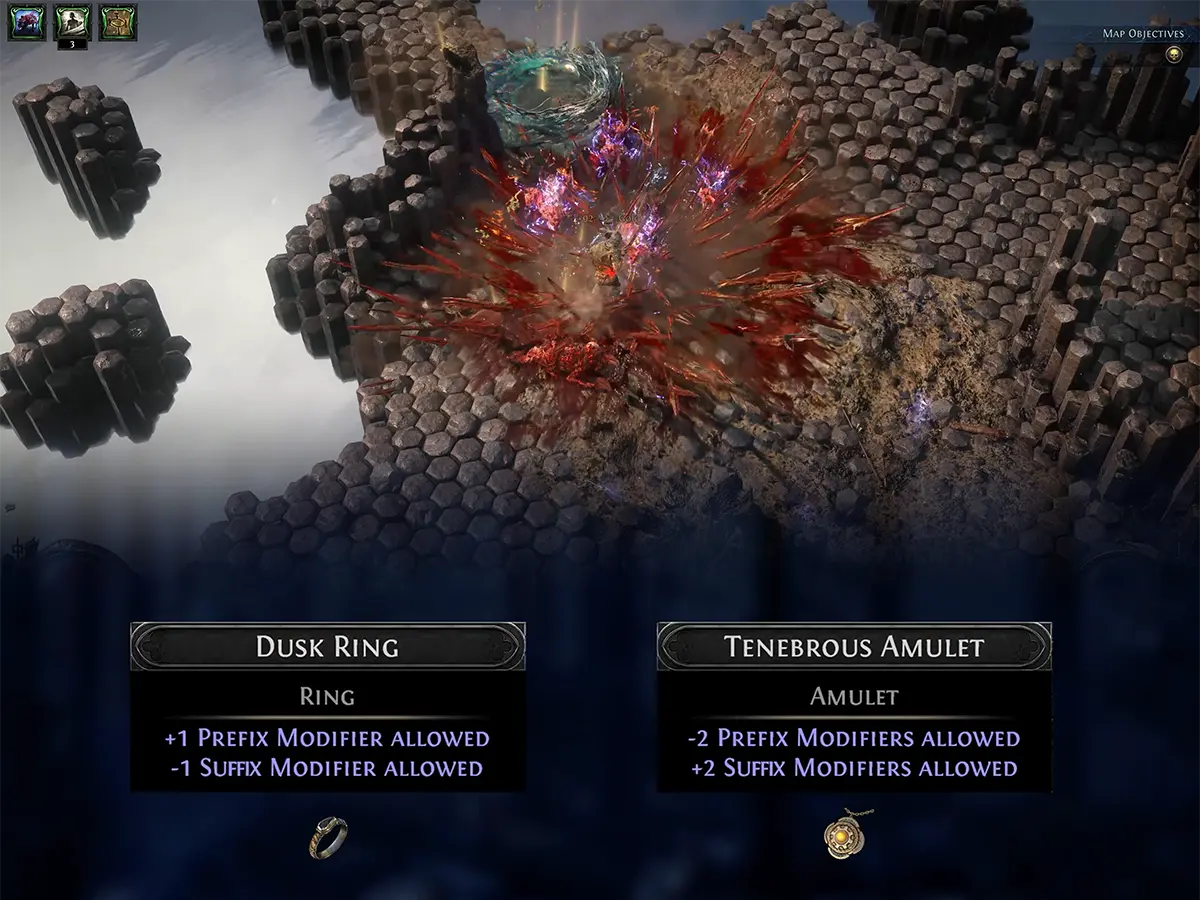Select the Tenebrous Amulet item icon
Screen dimensions: 1200x900
coord(845,837)
